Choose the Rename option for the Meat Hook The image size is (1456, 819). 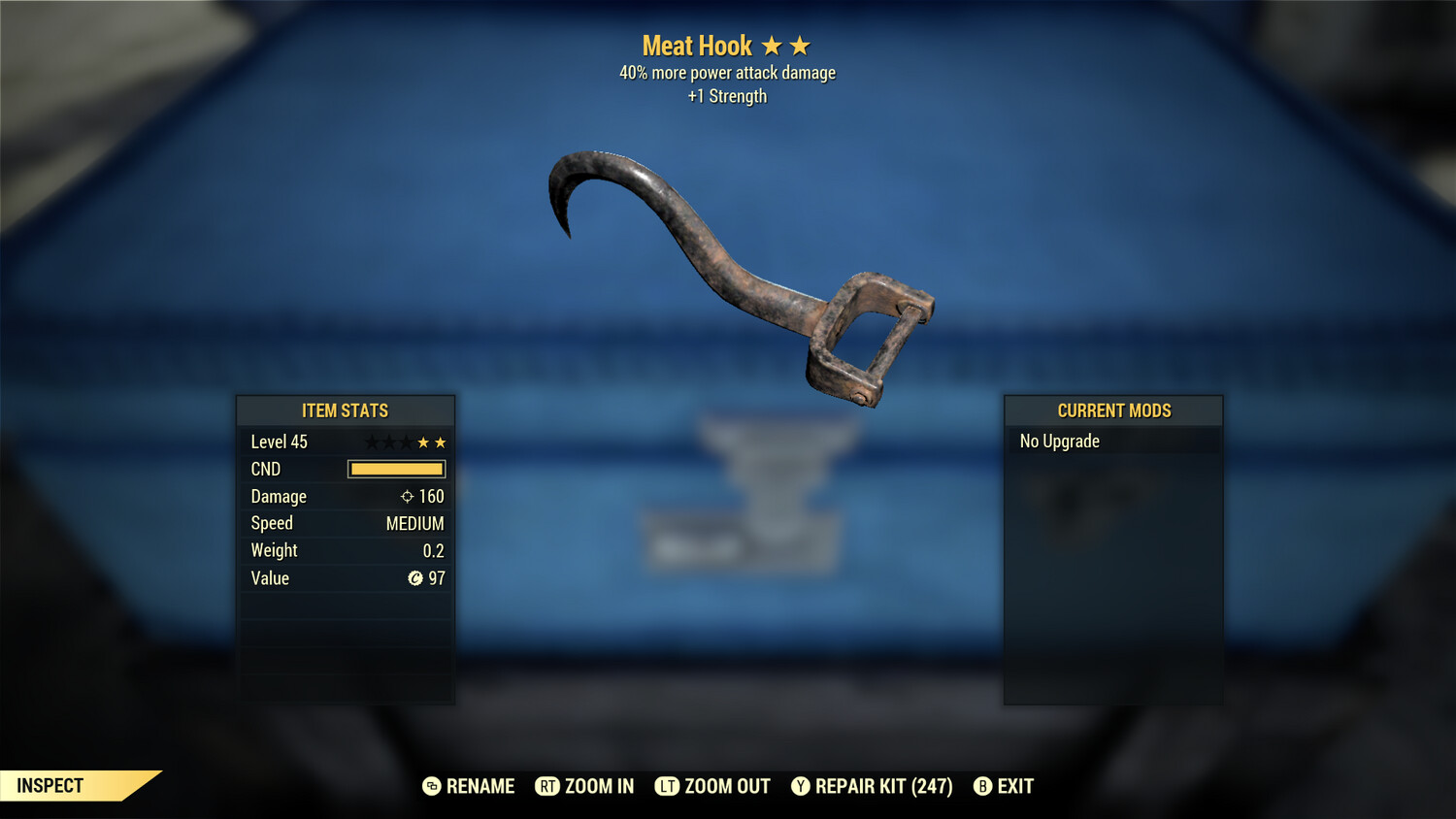coord(469,786)
